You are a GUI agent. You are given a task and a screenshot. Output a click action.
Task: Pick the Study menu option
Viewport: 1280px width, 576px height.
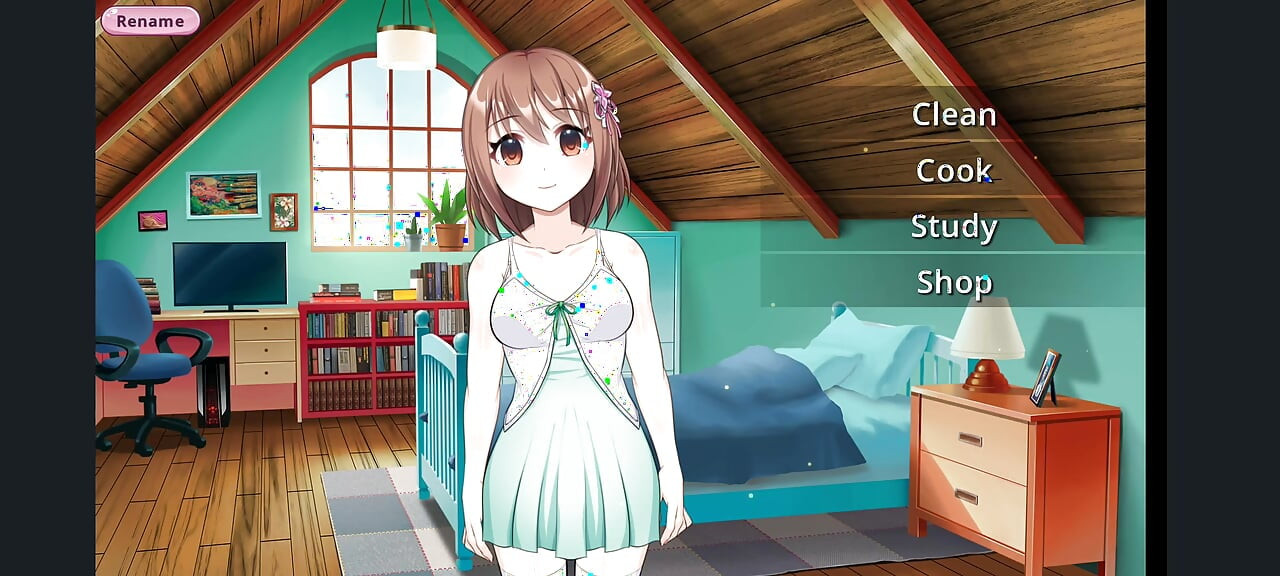(x=953, y=227)
